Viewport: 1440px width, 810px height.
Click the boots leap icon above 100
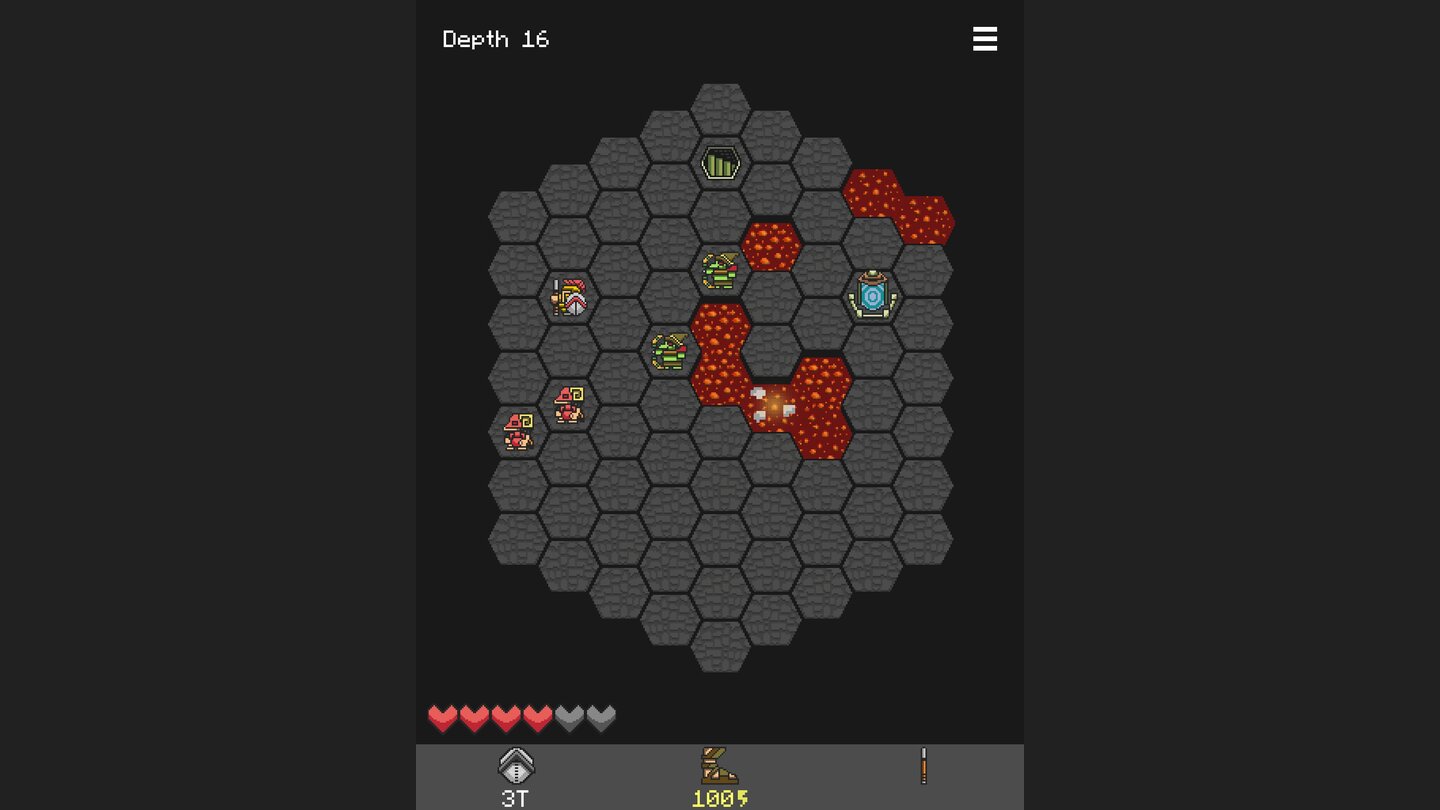(x=720, y=766)
